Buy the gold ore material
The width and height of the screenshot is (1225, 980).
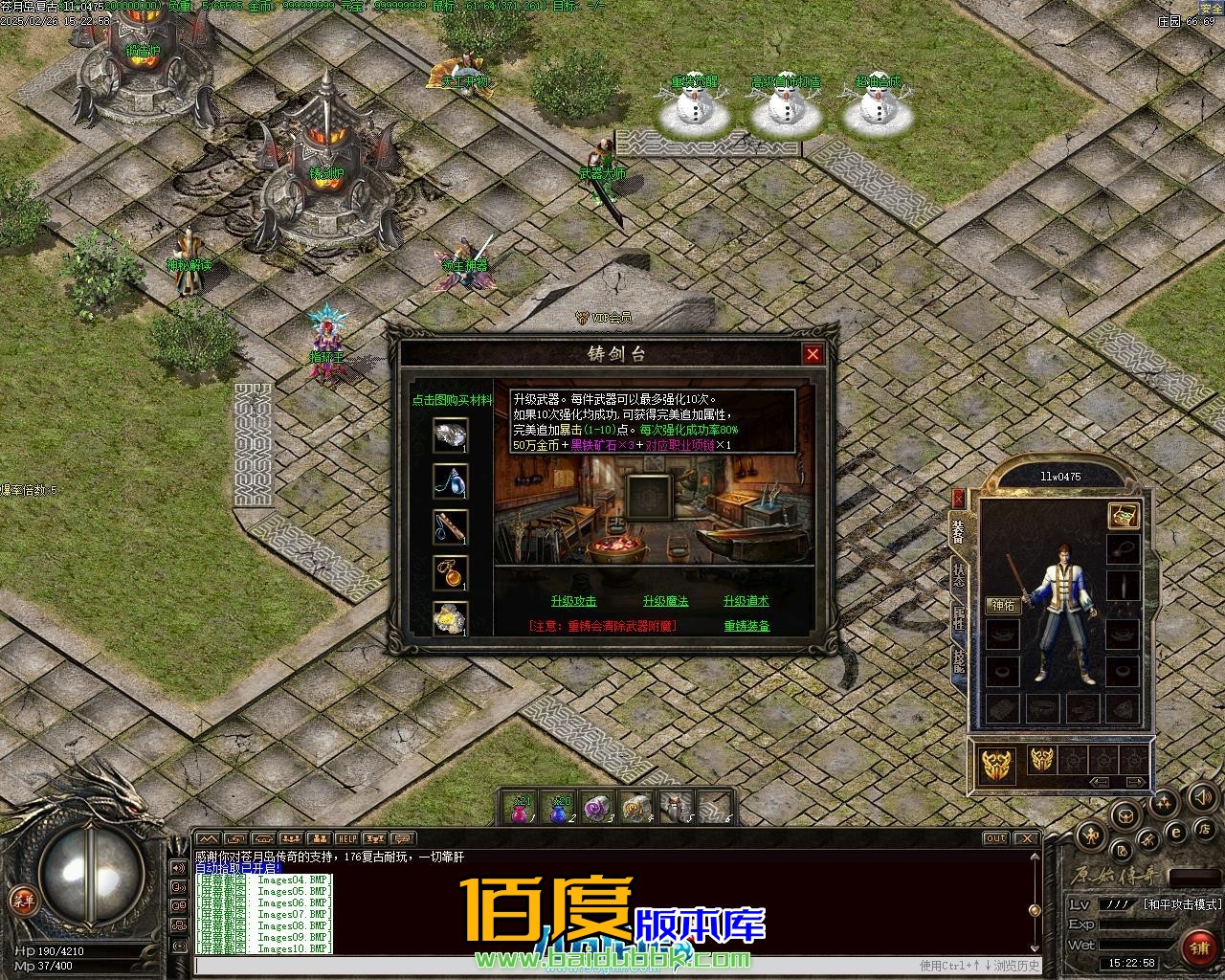pyautogui.click(x=450, y=618)
